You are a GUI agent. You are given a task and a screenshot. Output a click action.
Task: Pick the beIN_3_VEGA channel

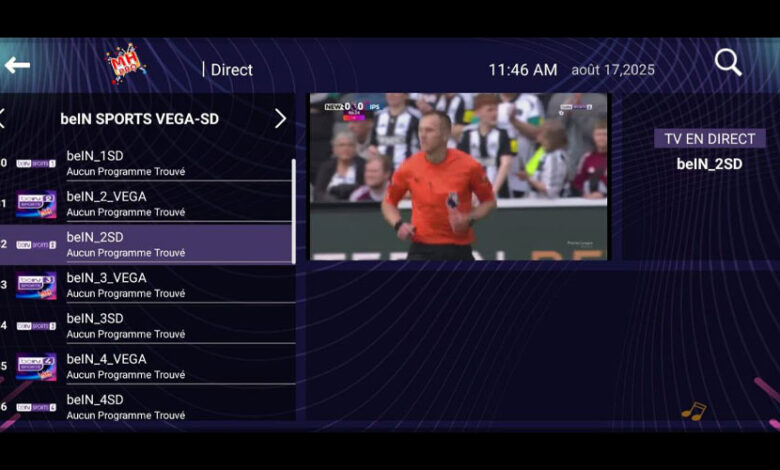pos(150,285)
